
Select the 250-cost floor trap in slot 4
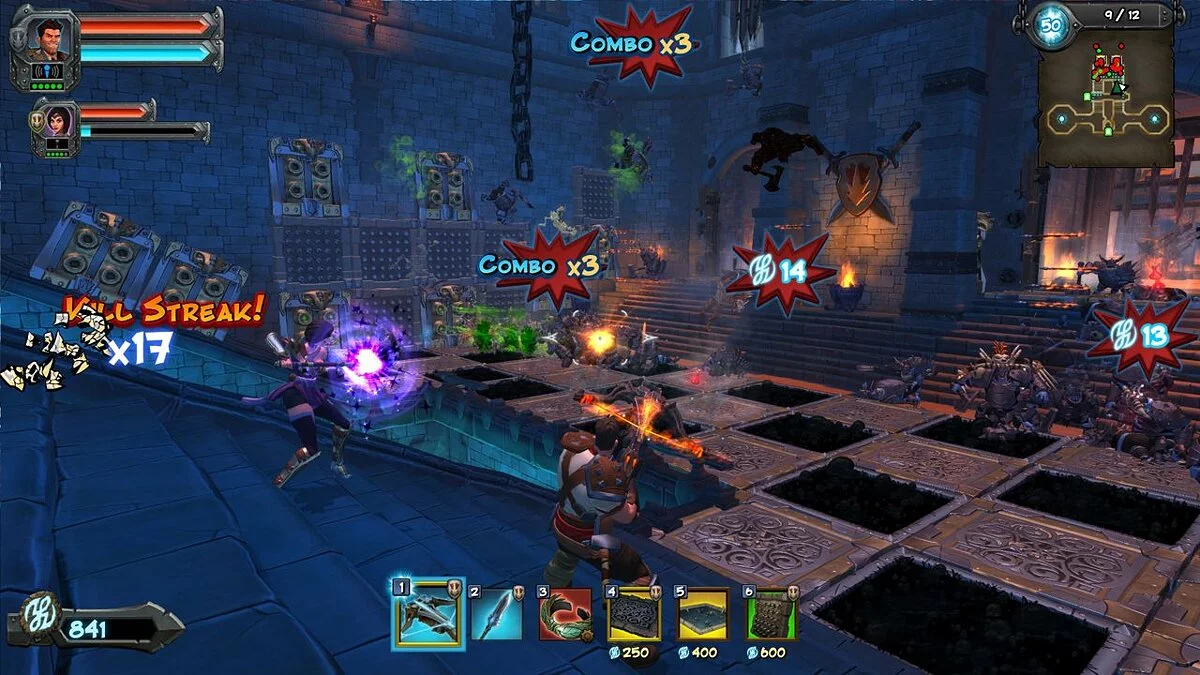click(634, 614)
